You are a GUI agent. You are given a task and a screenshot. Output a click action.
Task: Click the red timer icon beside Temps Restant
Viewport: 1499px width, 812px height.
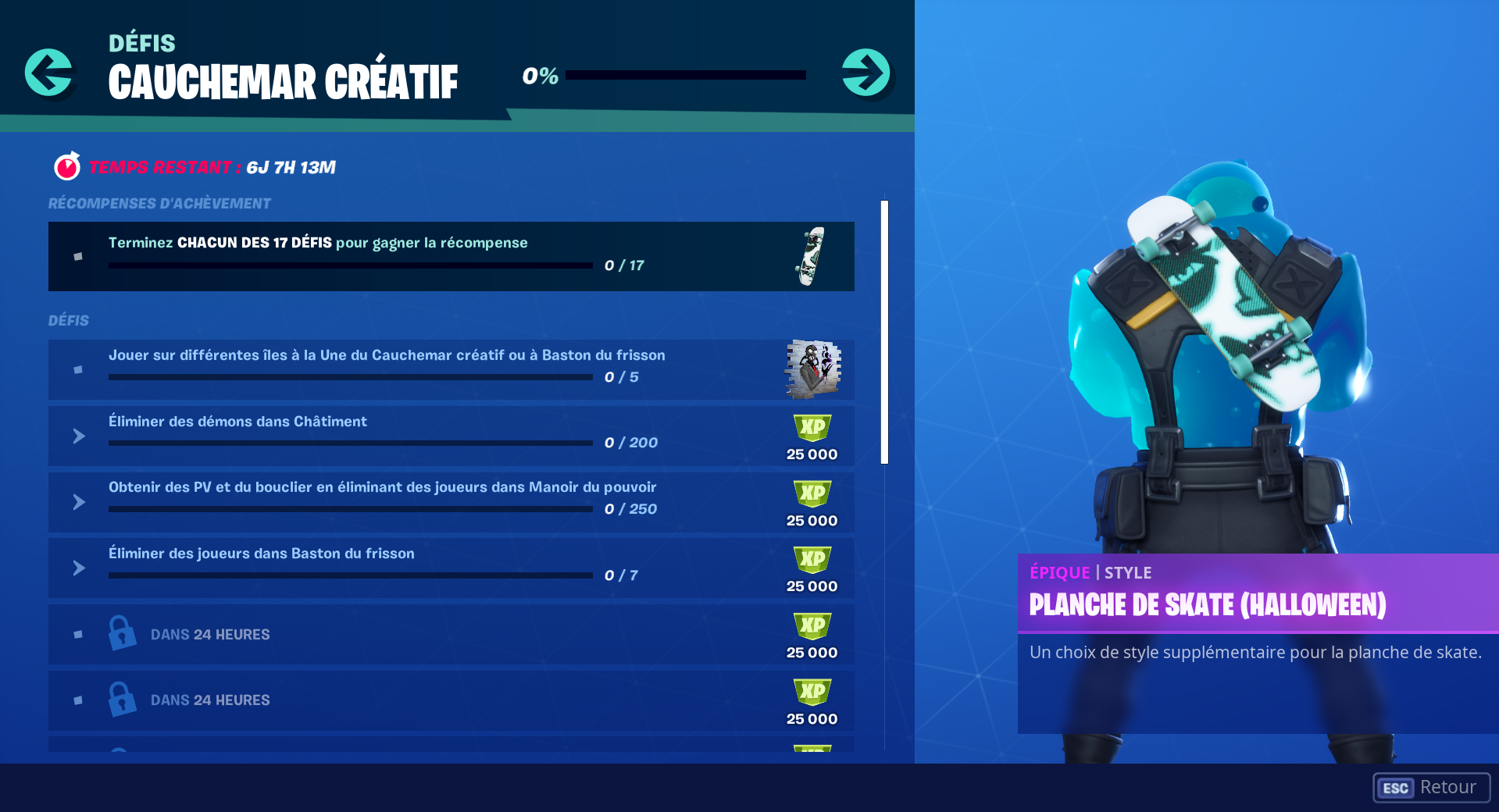click(67, 166)
